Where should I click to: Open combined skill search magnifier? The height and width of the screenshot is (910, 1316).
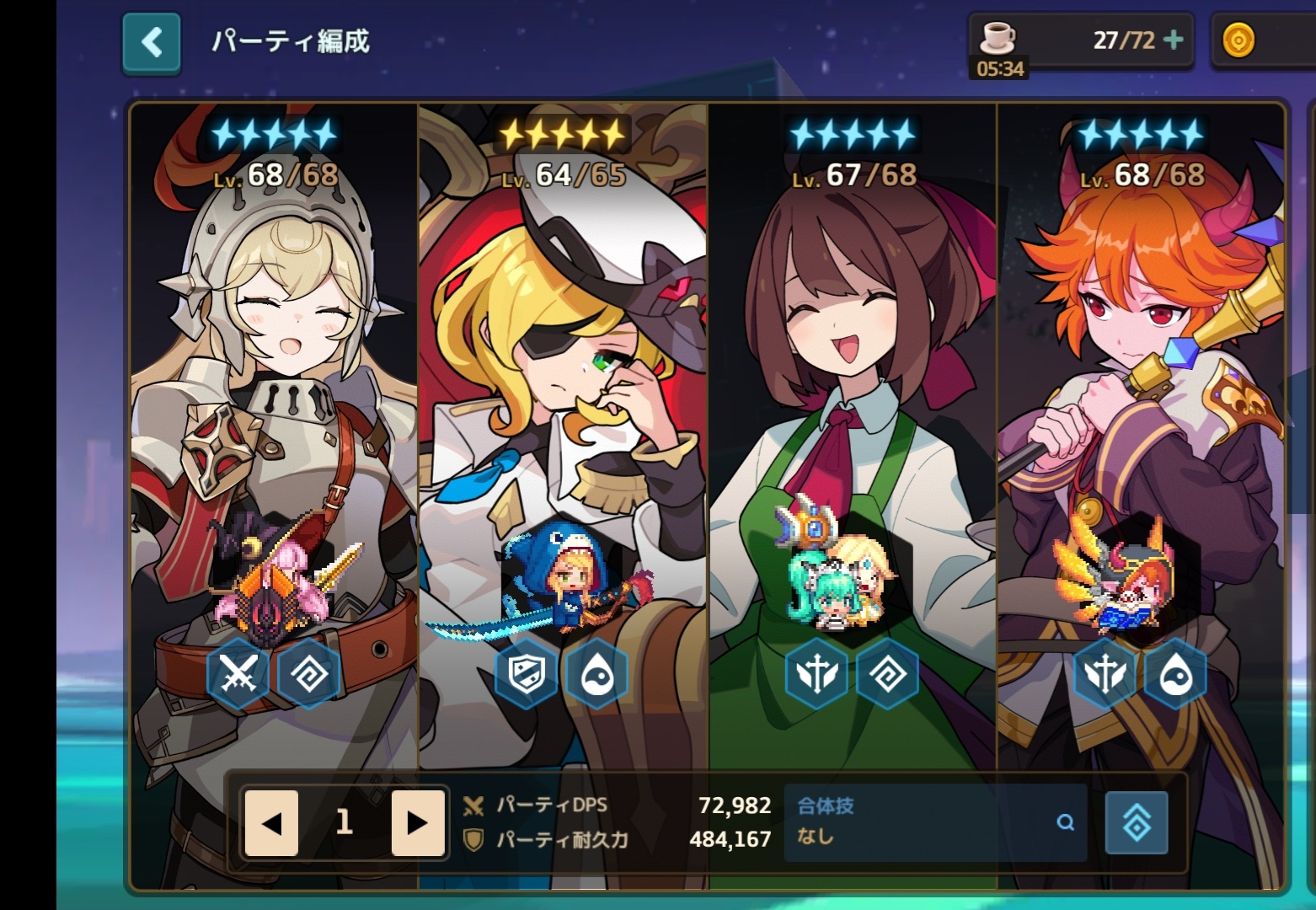1065,822
